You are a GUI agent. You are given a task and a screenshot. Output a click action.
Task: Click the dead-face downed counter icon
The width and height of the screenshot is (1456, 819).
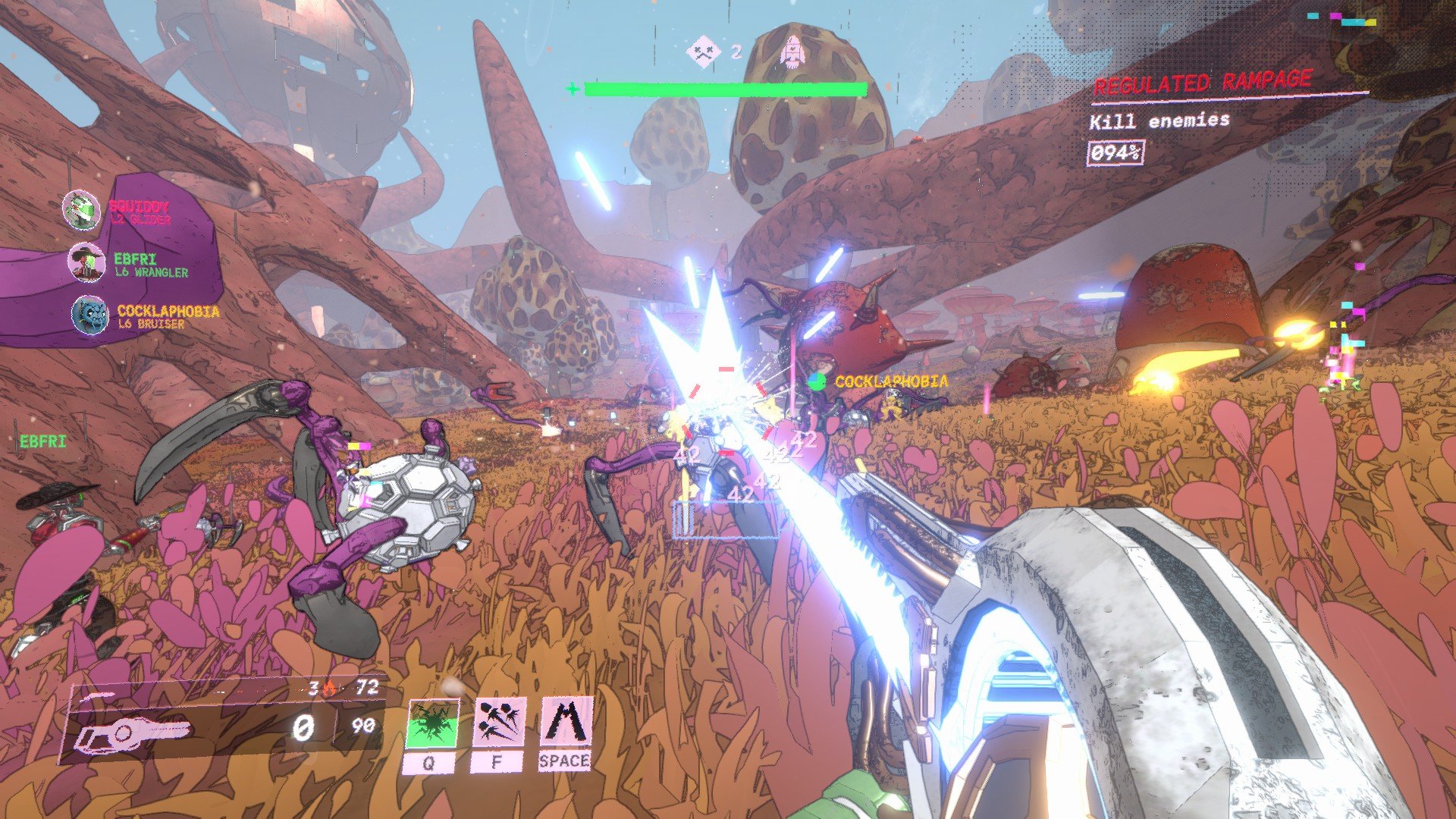tap(703, 52)
